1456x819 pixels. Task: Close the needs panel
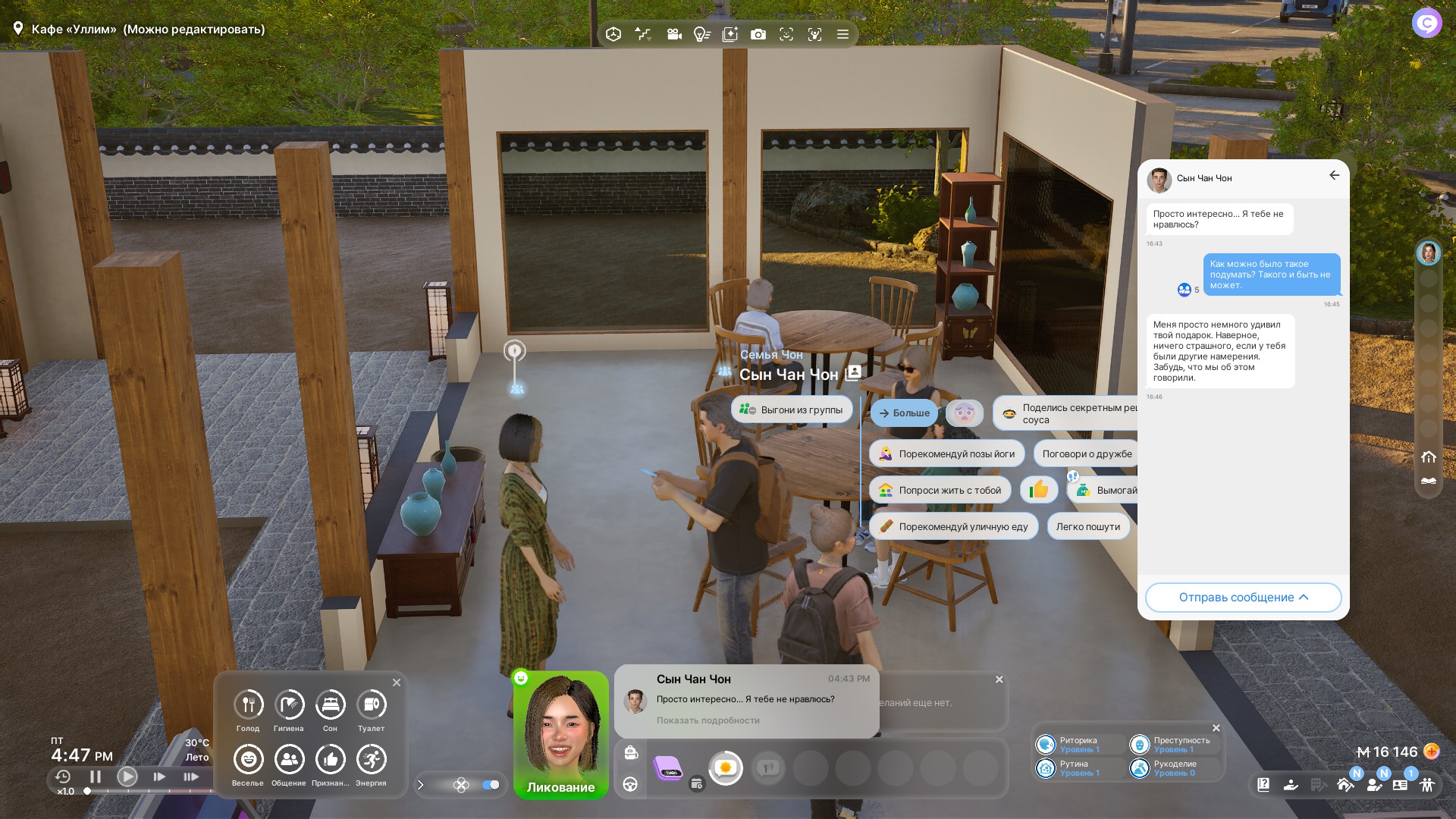(397, 682)
